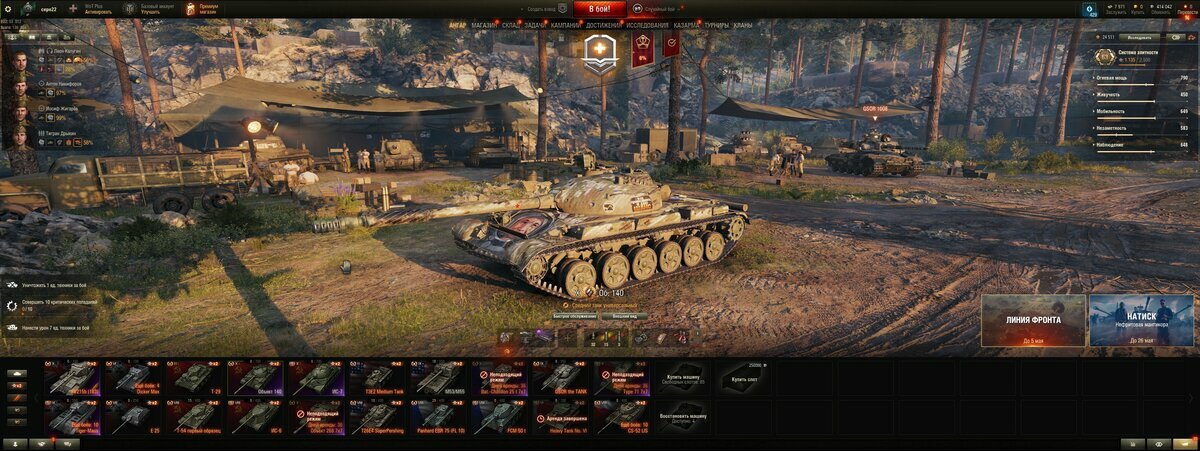This screenshot has width=1200, height=451.
Task: Open the «Задачи» tab
Action: (535, 24)
